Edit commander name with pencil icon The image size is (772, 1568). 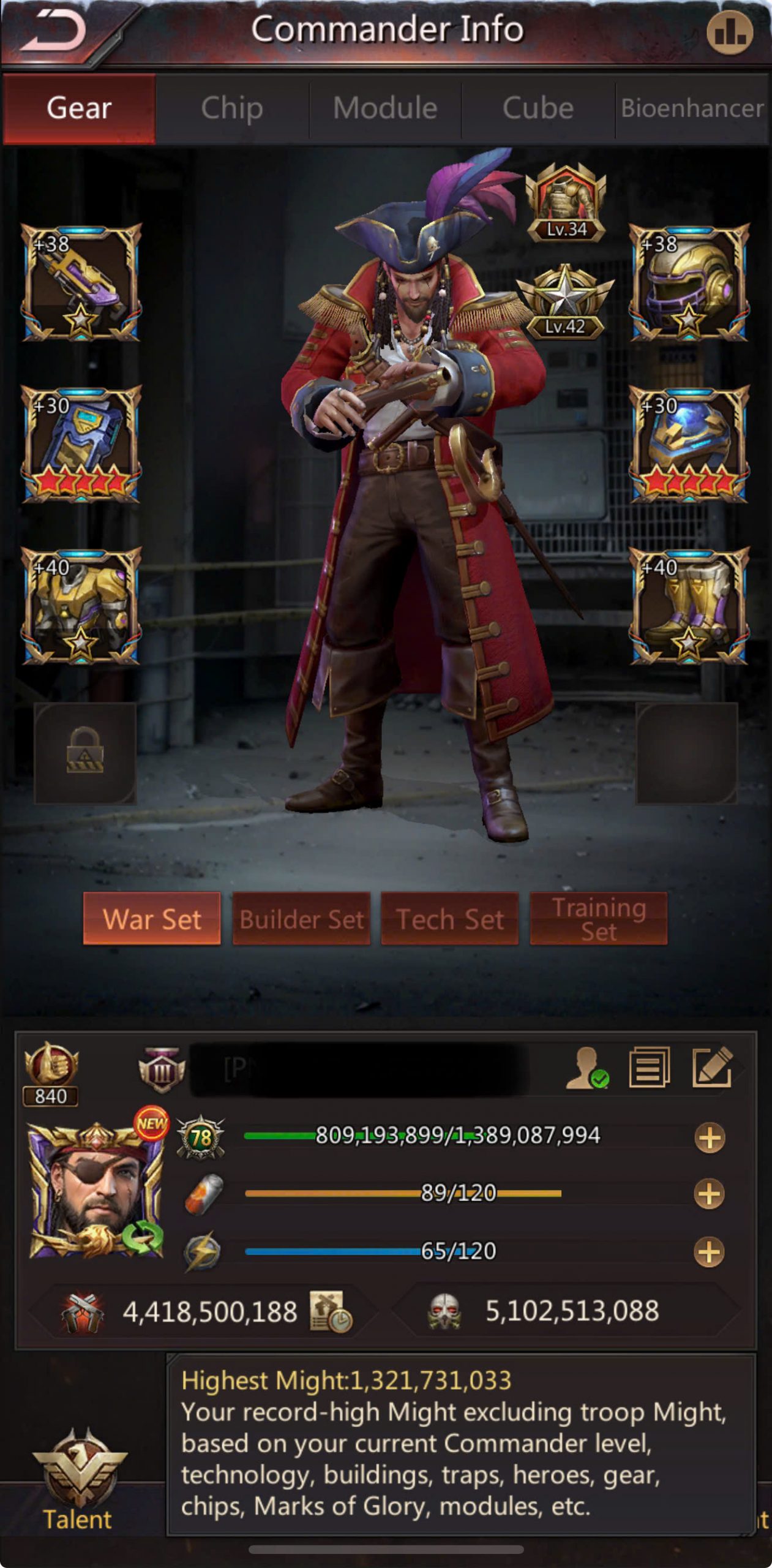[712, 1067]
